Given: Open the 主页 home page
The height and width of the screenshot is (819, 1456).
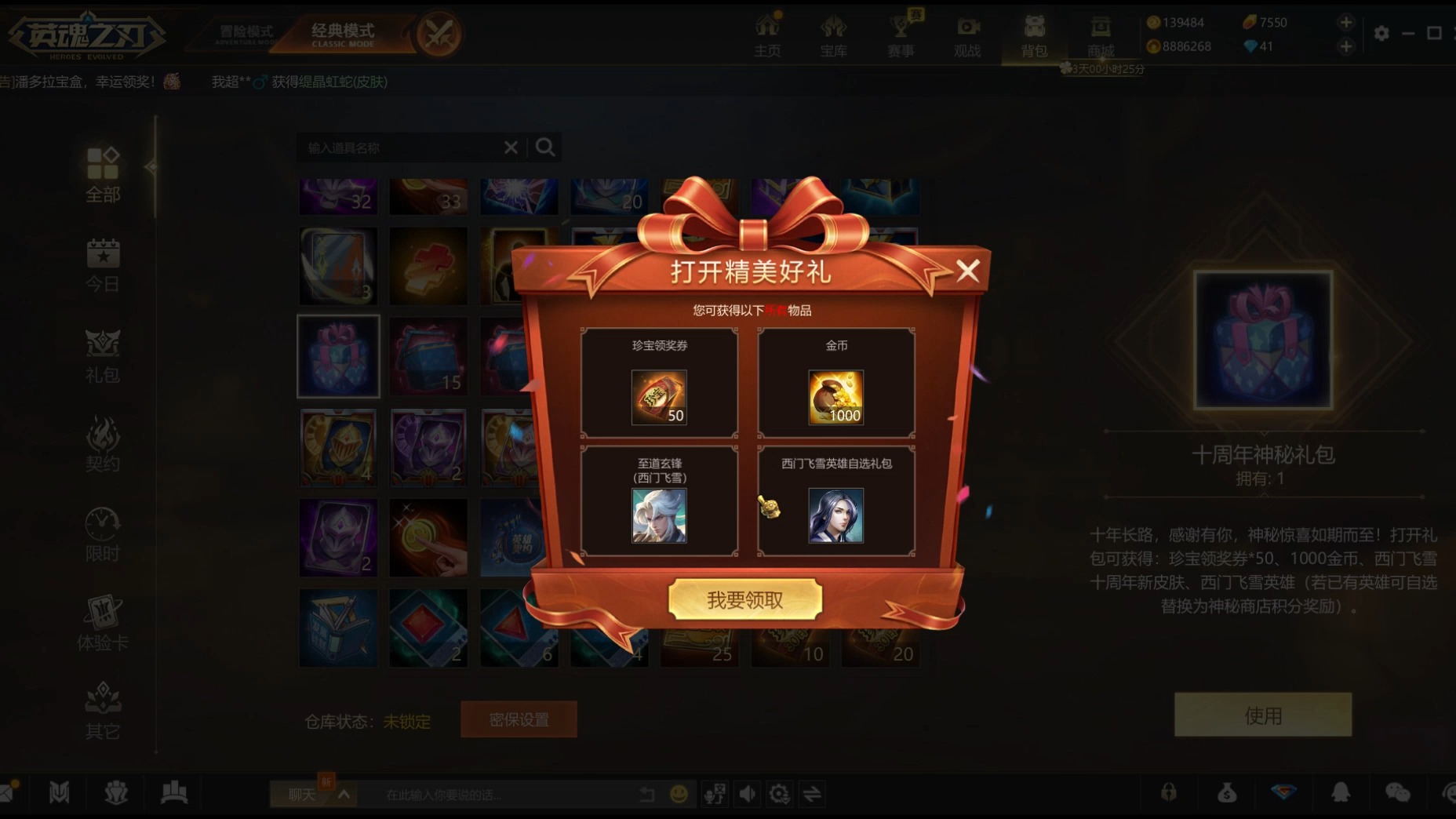Looking at the screenshot, I should [x=767, y=35].
